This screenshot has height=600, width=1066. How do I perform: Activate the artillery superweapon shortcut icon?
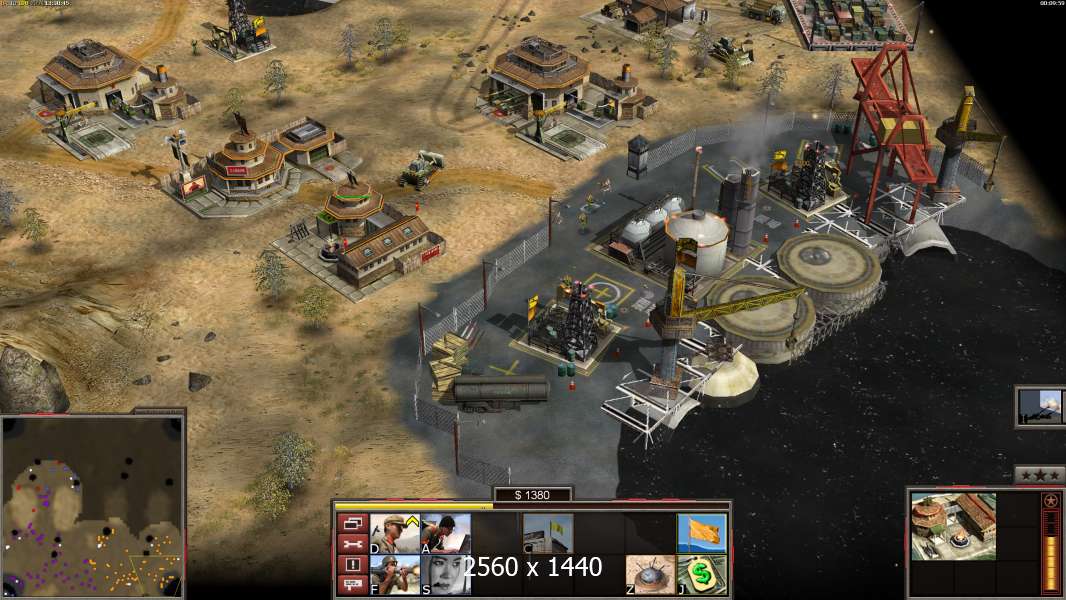tap(1040, 407)
